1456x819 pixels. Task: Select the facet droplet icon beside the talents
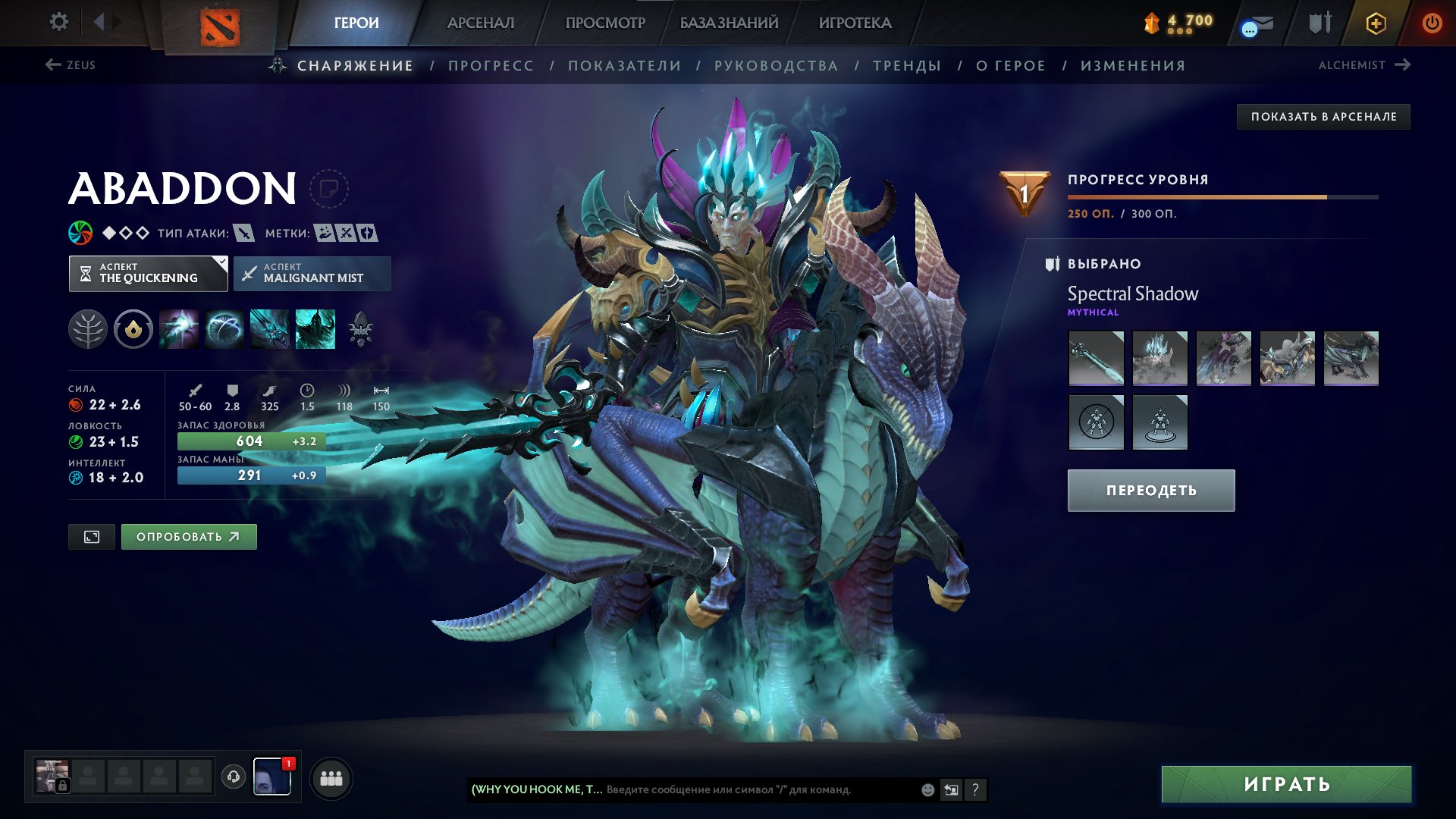(x=133, y=329)
